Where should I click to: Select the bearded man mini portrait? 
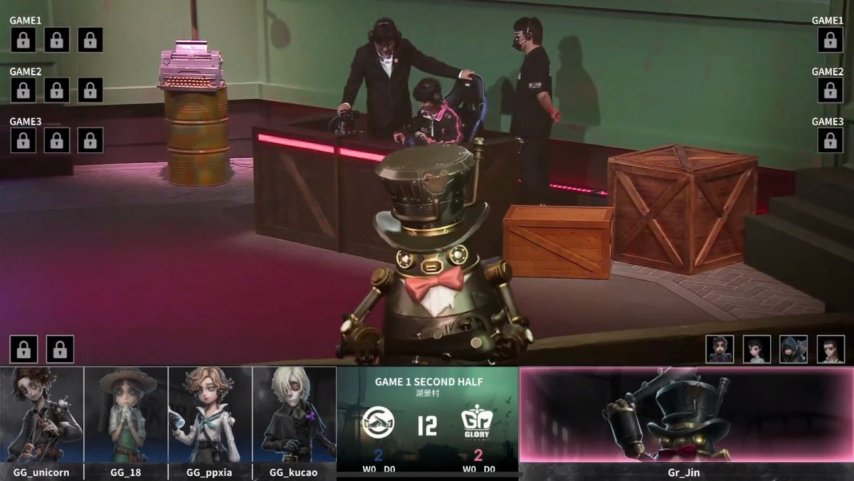(720, 348)
